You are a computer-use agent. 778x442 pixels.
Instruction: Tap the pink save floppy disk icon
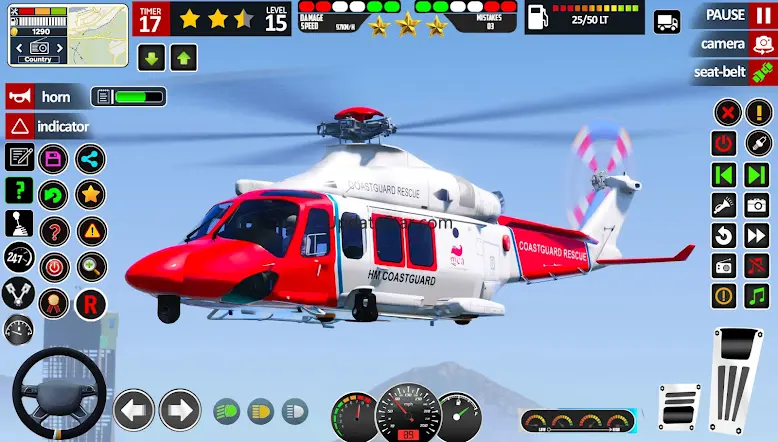pos(53,158)
